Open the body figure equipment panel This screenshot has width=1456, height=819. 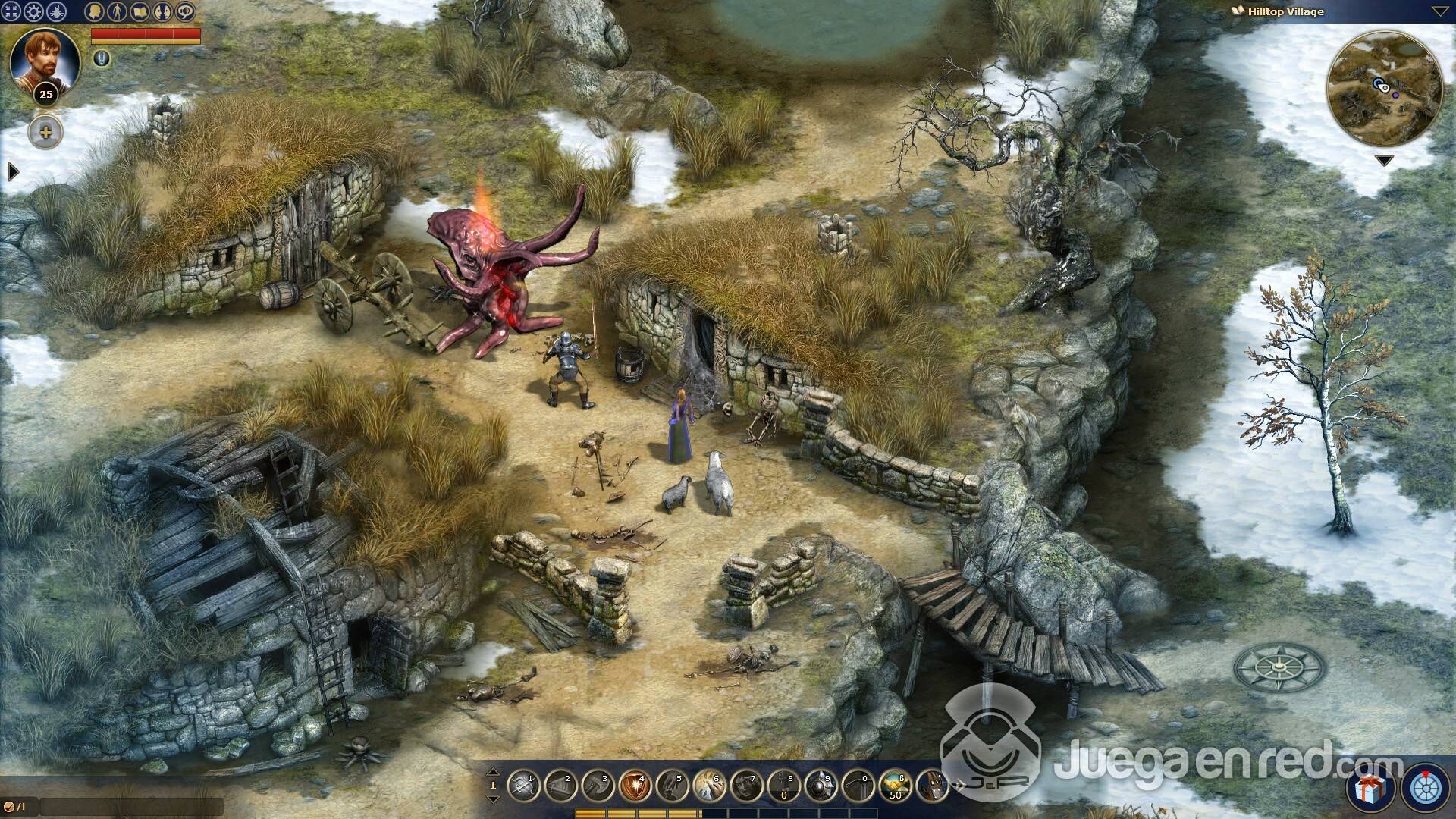pyautogui.click(x=117, y=11)
